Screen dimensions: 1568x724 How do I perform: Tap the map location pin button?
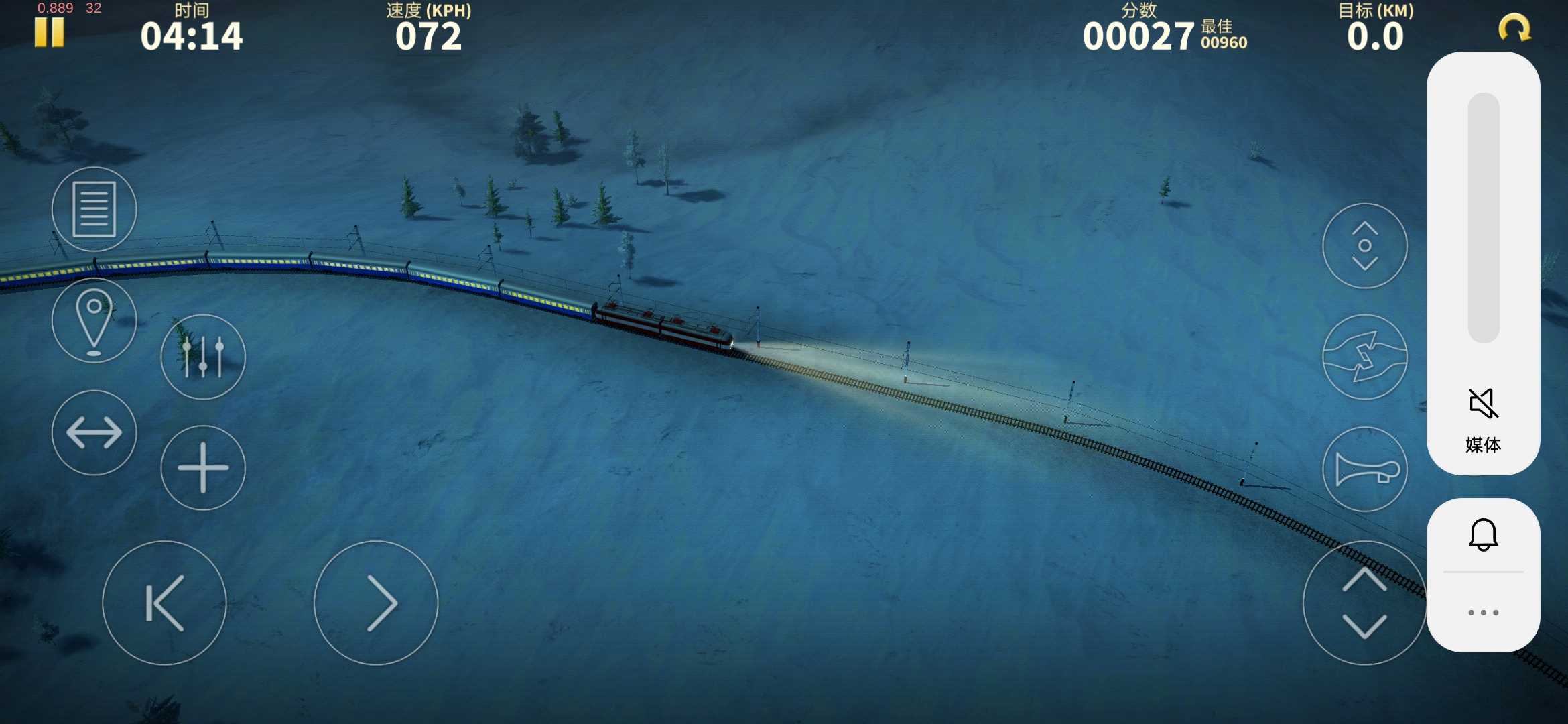[x=94, y=321]
